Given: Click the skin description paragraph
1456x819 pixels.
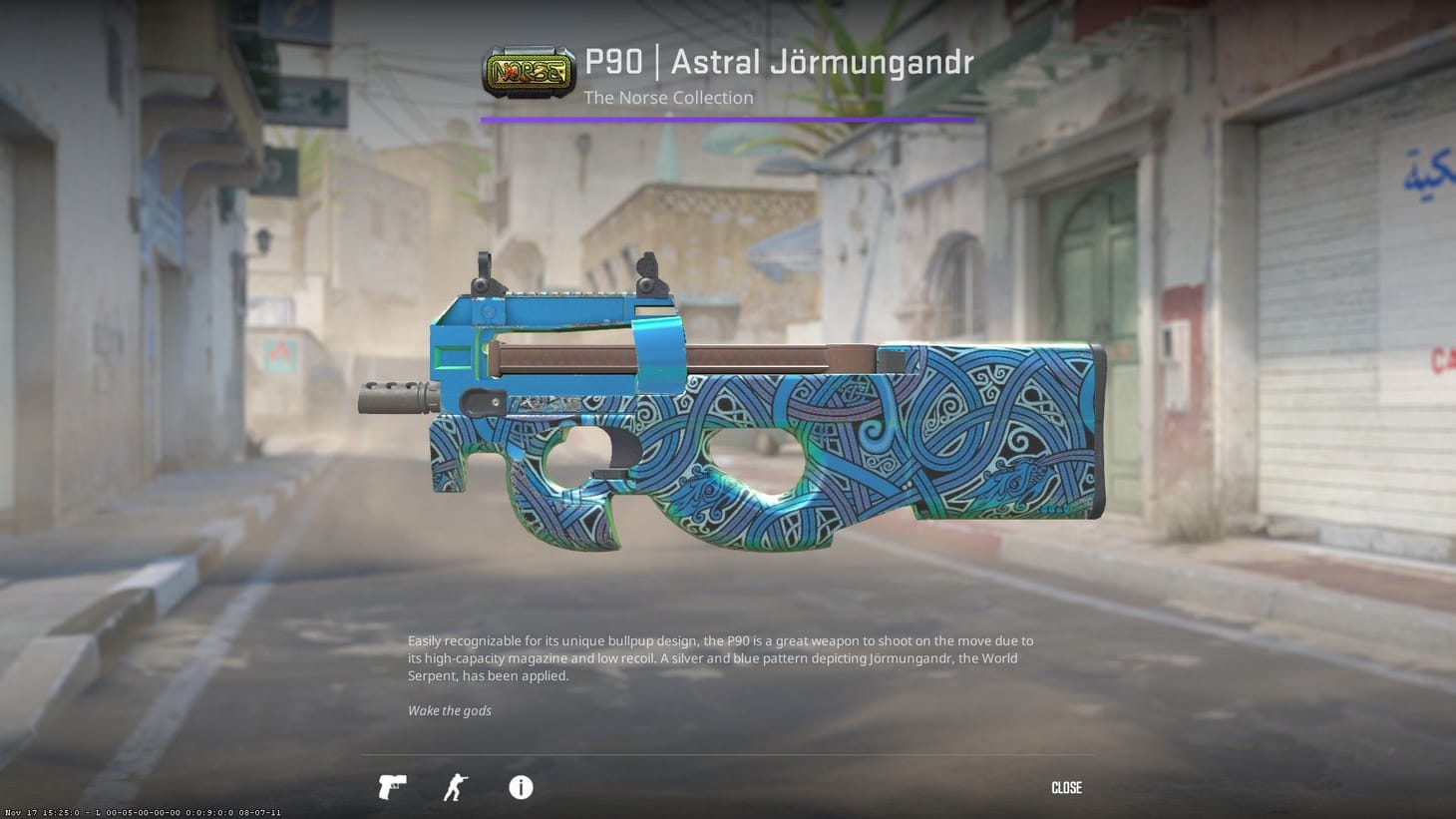Looking at the screenshot, I should pyautogui.click(x=718, y=658).
